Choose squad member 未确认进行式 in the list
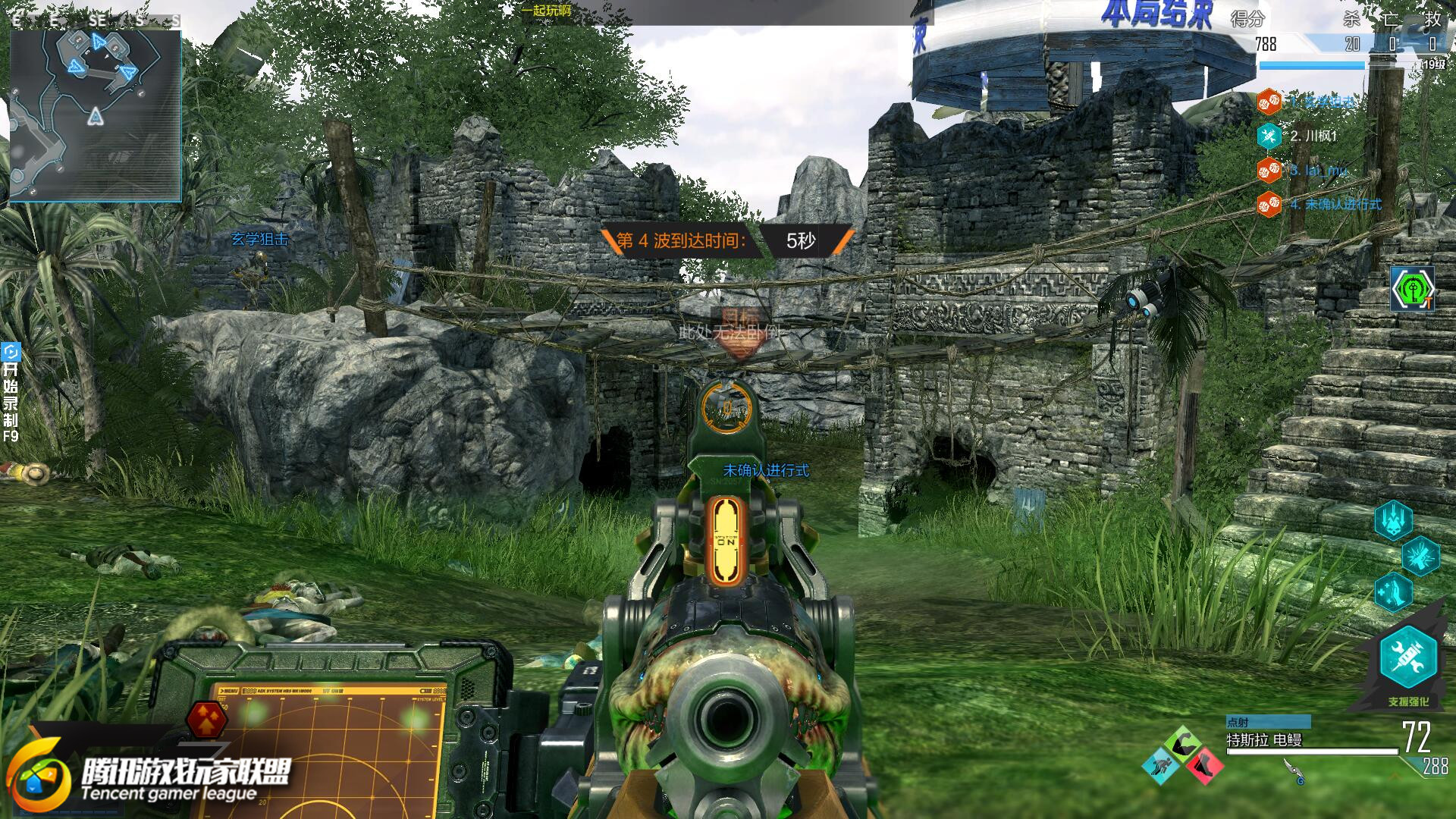The height and width of the screenshot is (819, 1456). point(1335,205)
